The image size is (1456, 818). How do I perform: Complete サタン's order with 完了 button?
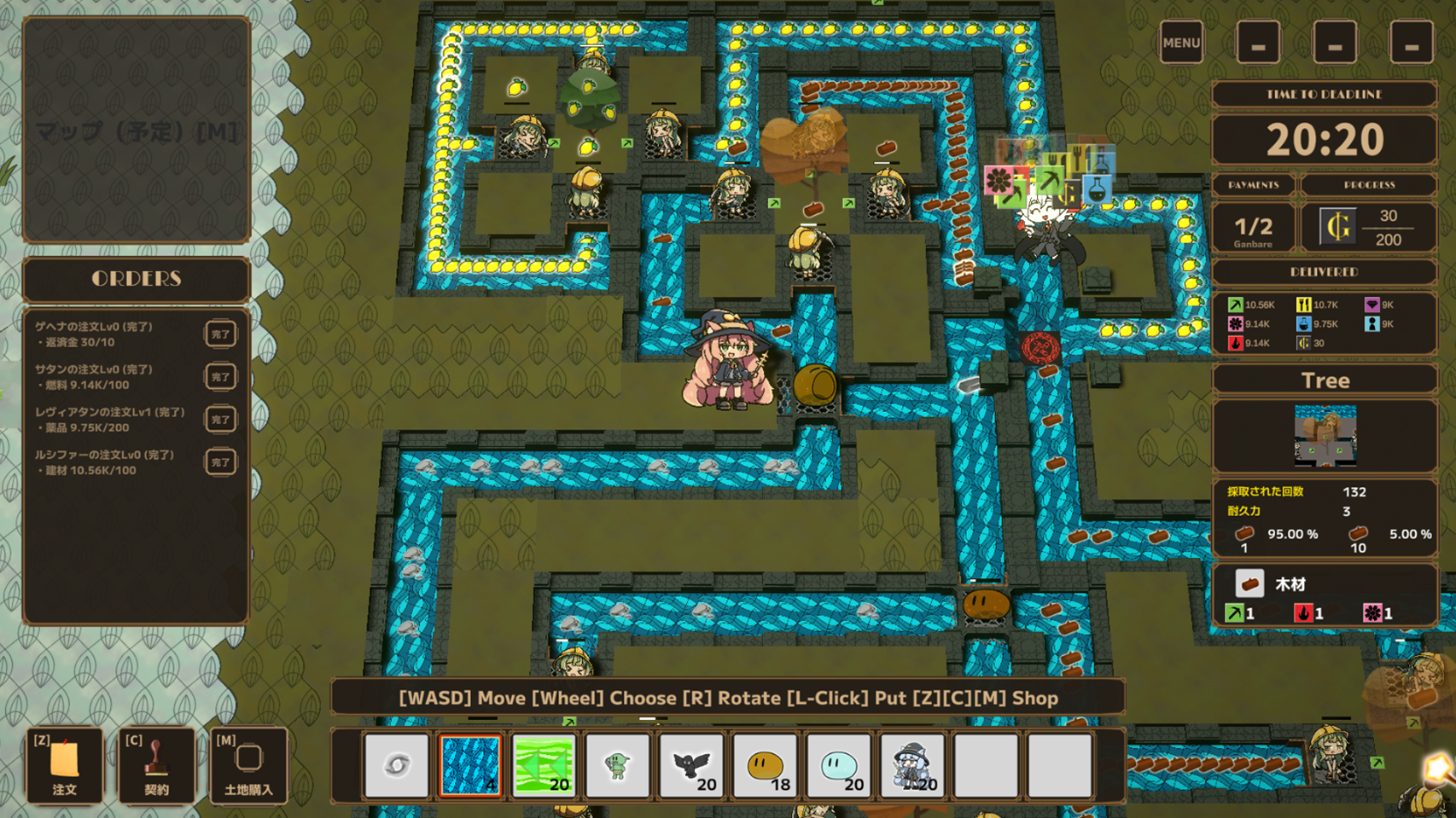point(220,377)
